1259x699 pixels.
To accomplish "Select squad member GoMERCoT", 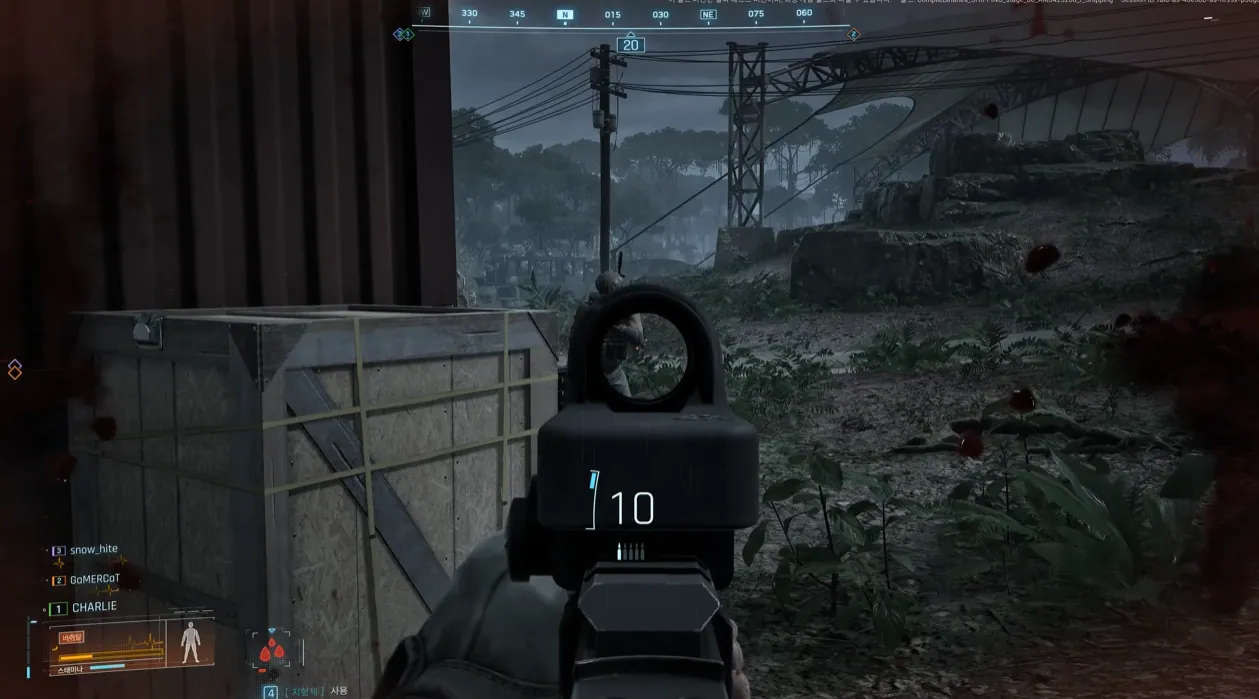I will [95, 579].
